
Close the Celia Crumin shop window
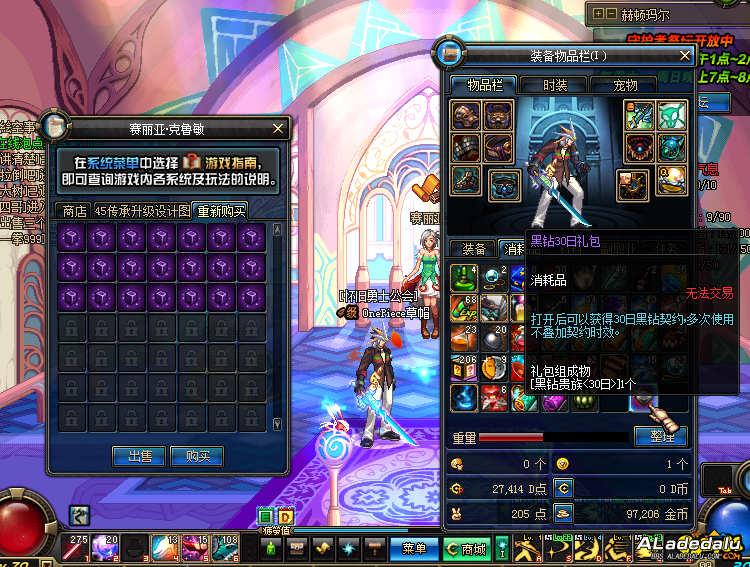point(279,128)
